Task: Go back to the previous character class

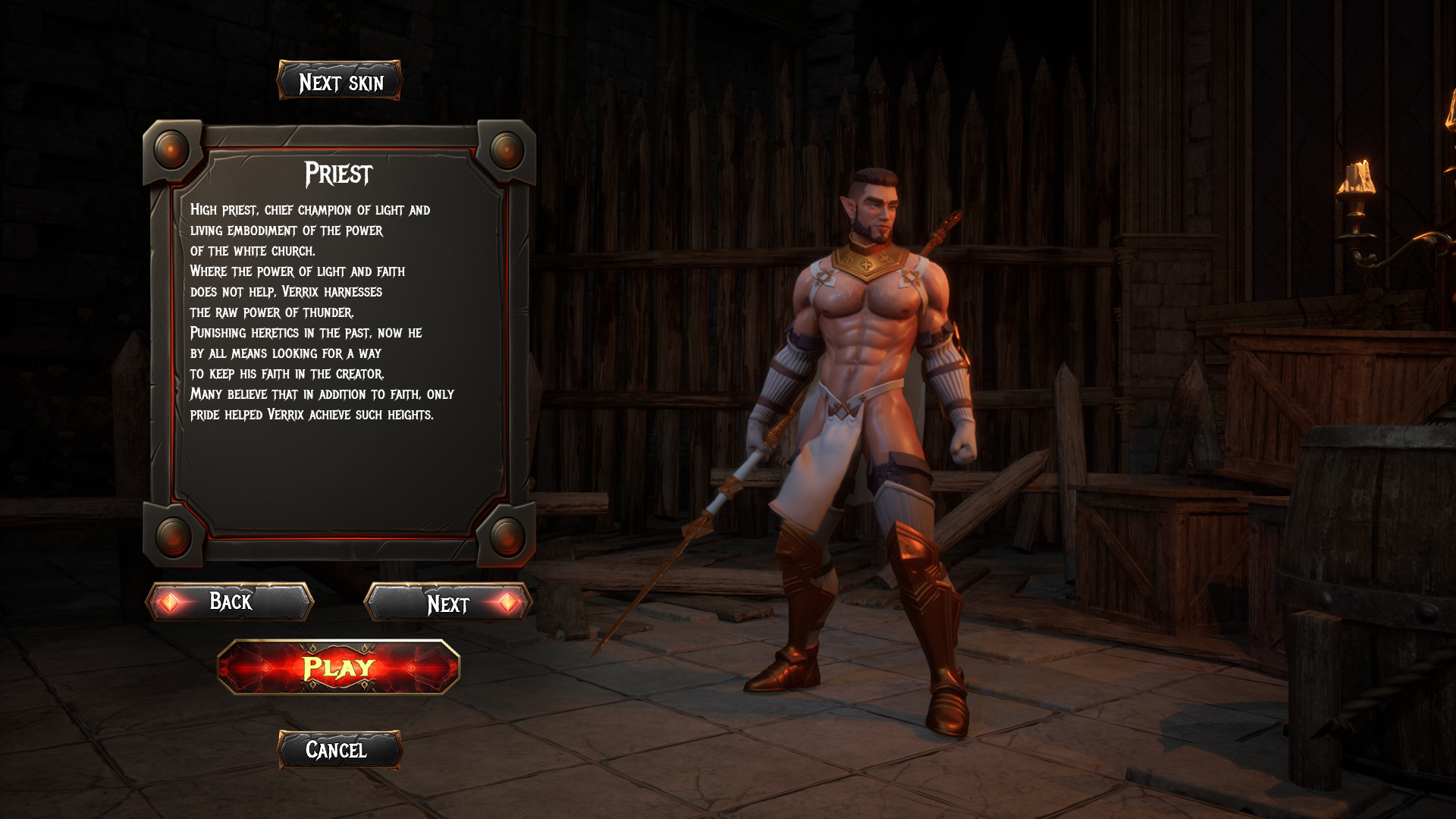Action: pyautogui.click(x=230, y=602)
